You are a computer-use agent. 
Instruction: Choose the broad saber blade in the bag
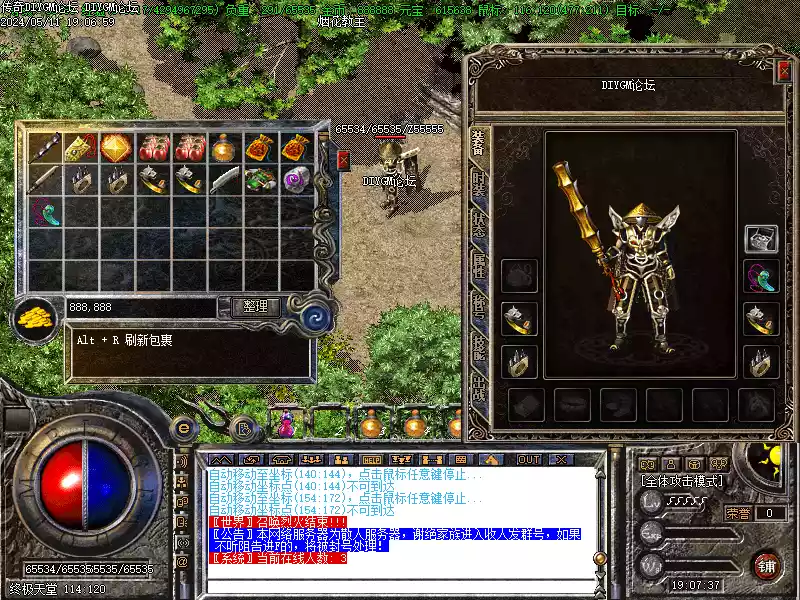point(224,179)
